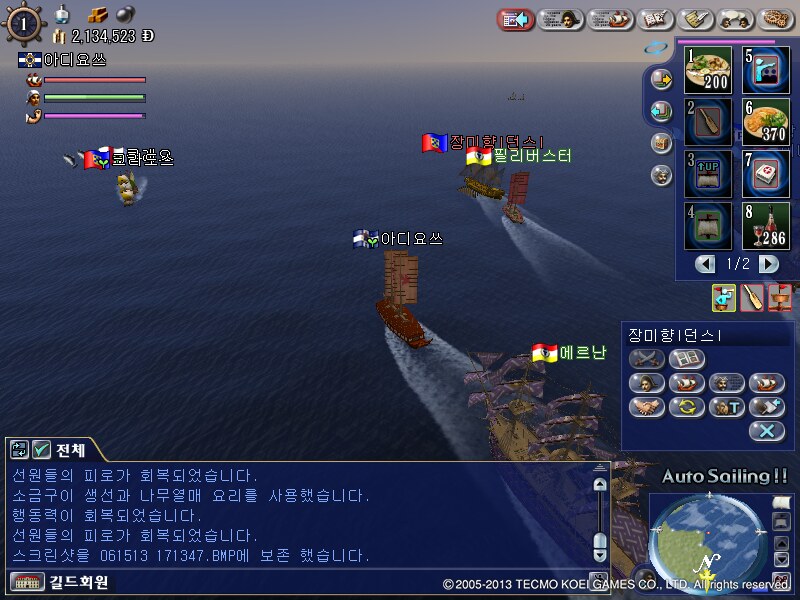Open the gear settings menu
The width and height of the screenshot is (800, 600).
coord(778,19)
